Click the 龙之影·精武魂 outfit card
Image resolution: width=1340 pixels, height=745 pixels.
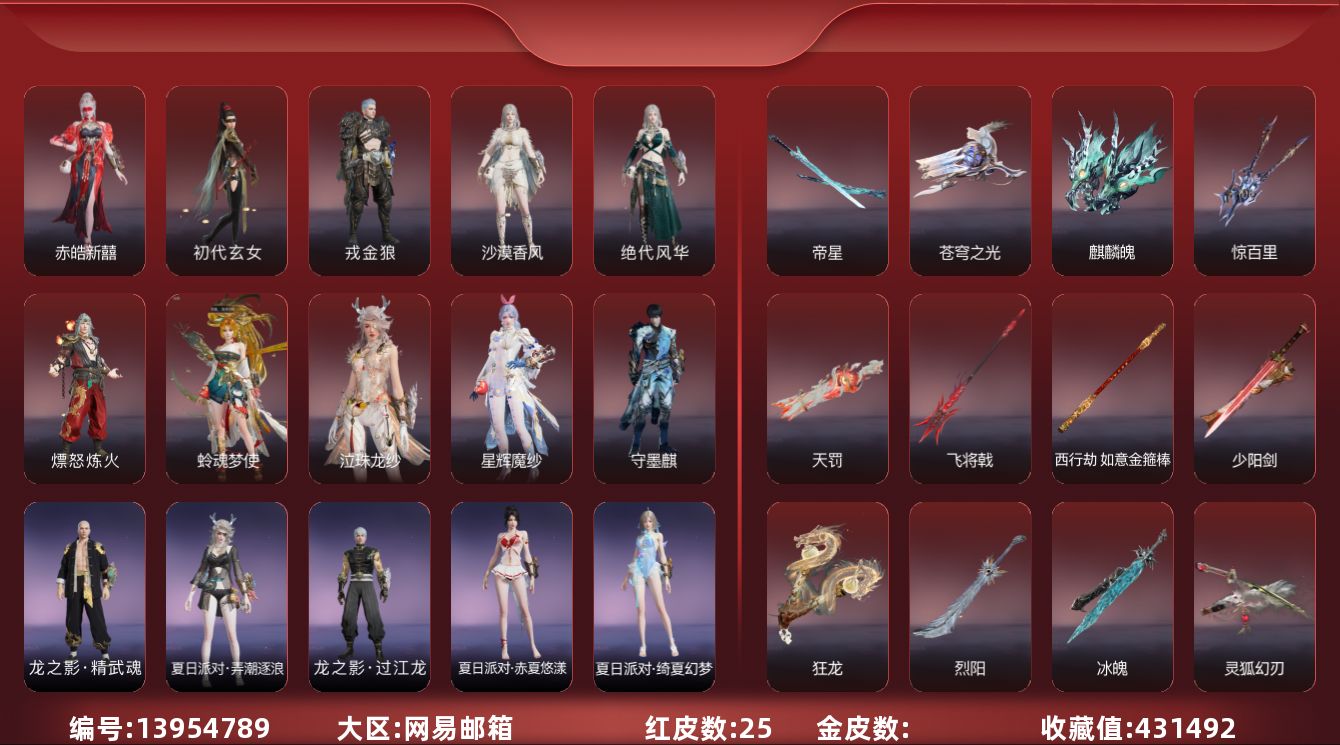[x=85, y=596]
